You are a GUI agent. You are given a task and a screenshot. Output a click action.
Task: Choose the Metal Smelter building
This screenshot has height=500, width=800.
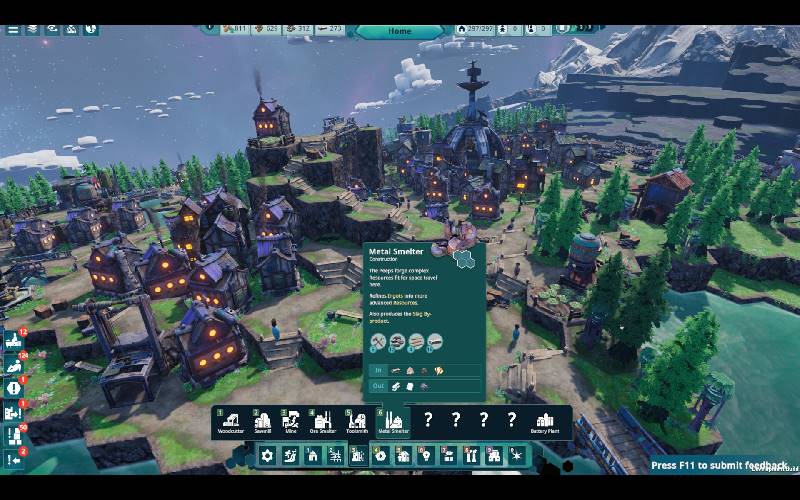pyautogui.click(x=391, y=421)
